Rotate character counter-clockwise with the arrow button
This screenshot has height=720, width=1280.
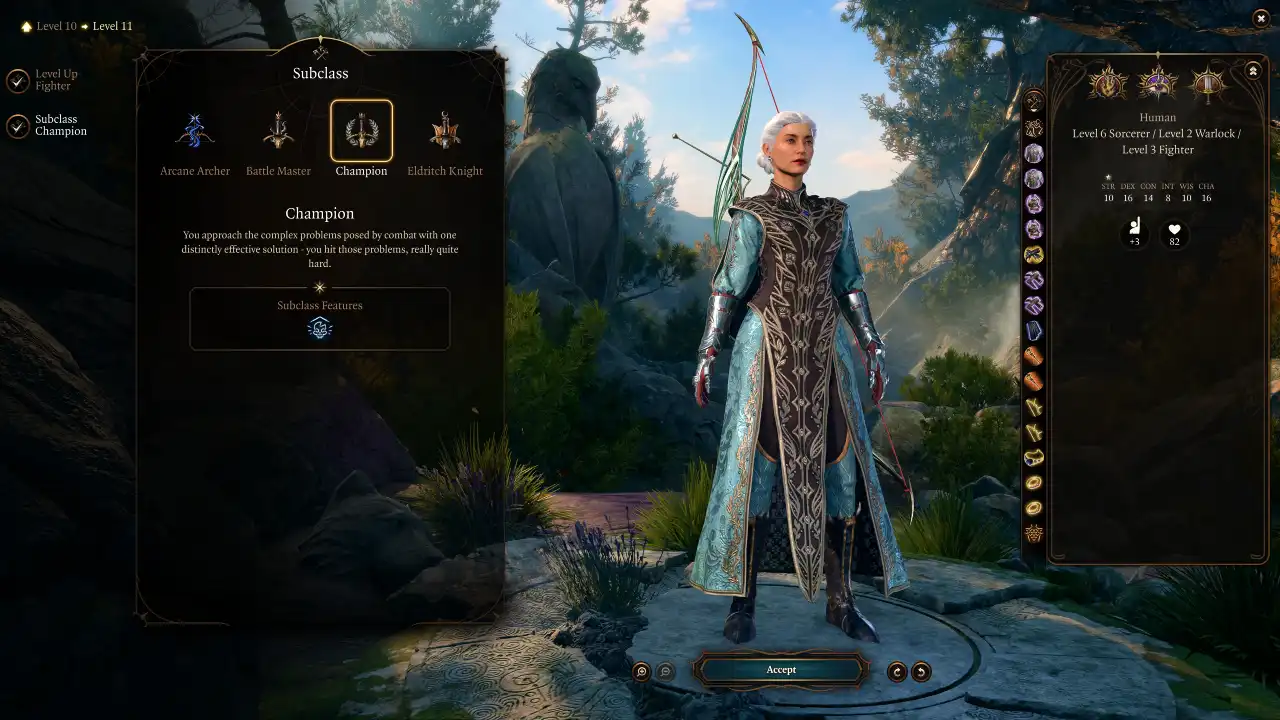point(921,672)
